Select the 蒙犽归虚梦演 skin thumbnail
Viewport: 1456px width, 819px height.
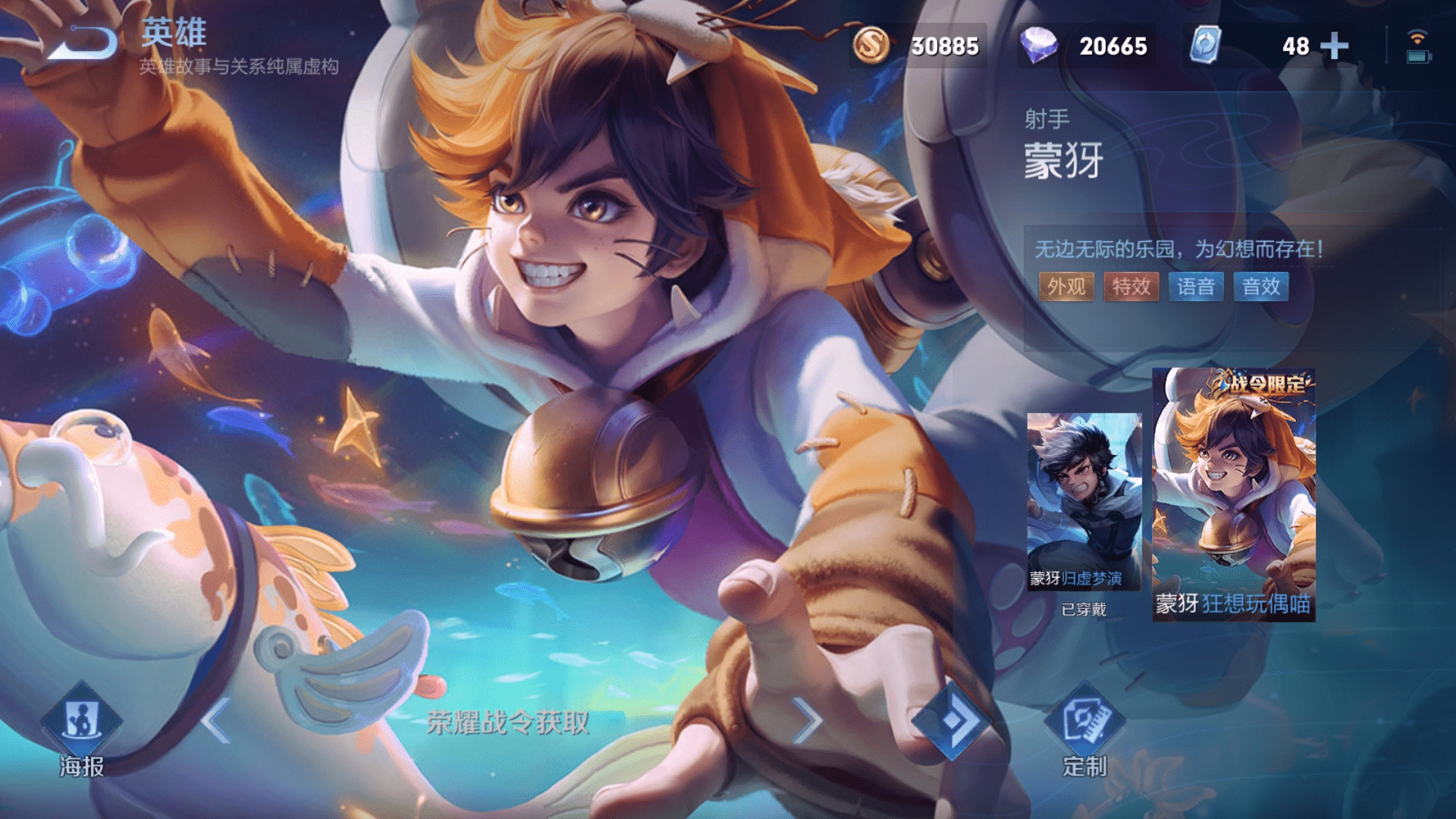tap(1084, 502)
